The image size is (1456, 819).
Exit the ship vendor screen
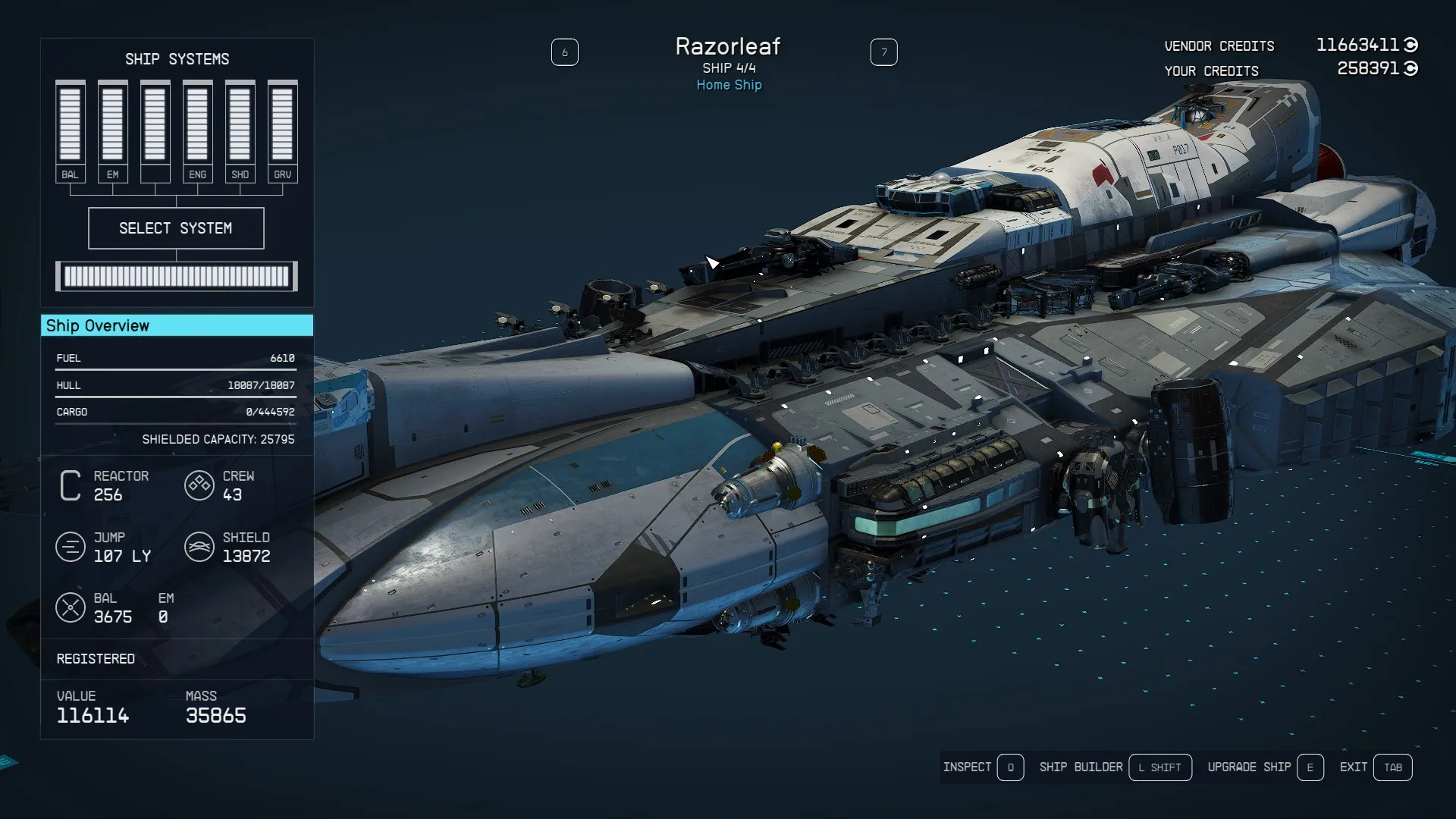point(1375,767)
